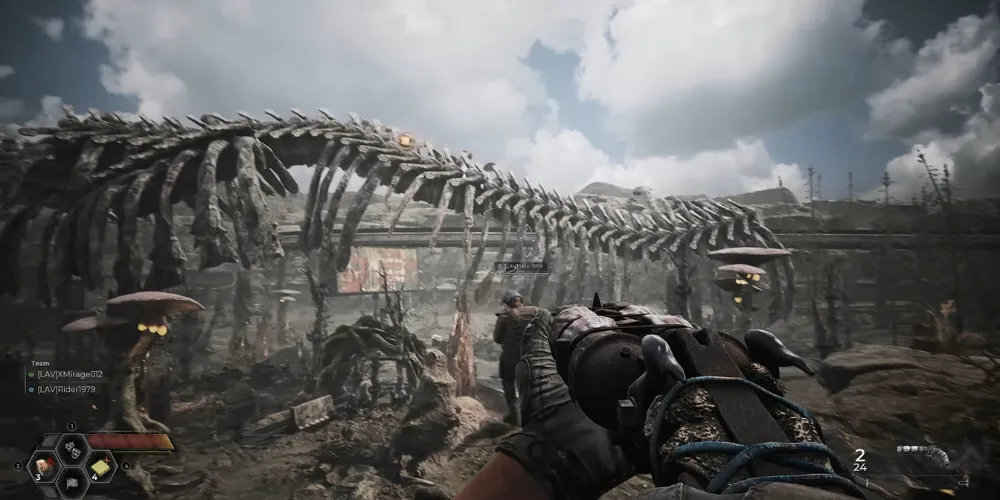Select the flag slot in the hex wheel
This screenshot has height=500, width=1000.
[72, 485]
